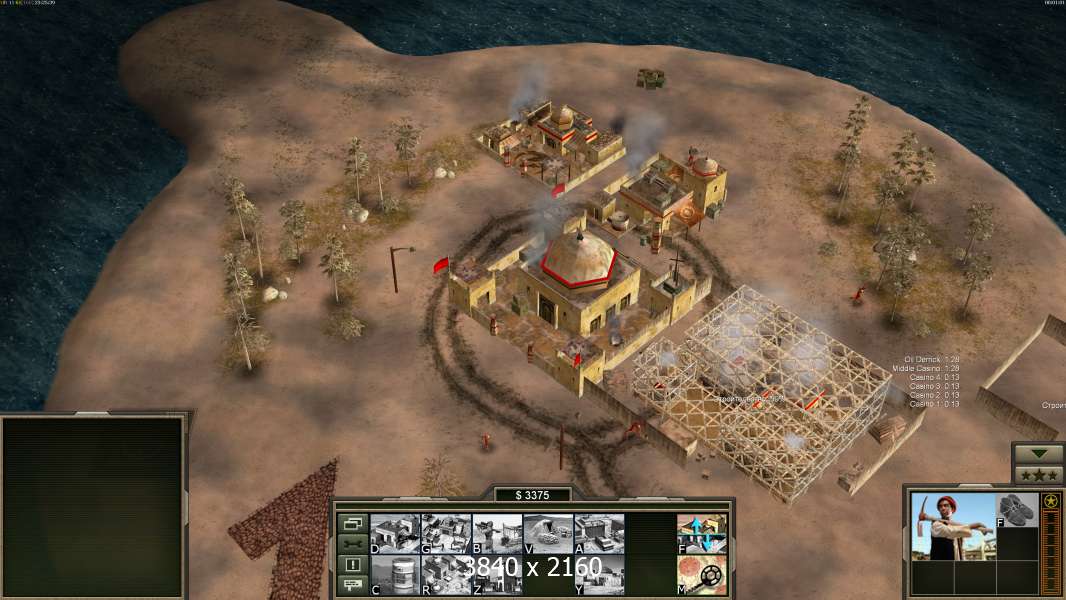Select the worker shoes upgrade icon
This screenshot has height=600, width=1066.
pyautogui.click(x=1018, y=509)
